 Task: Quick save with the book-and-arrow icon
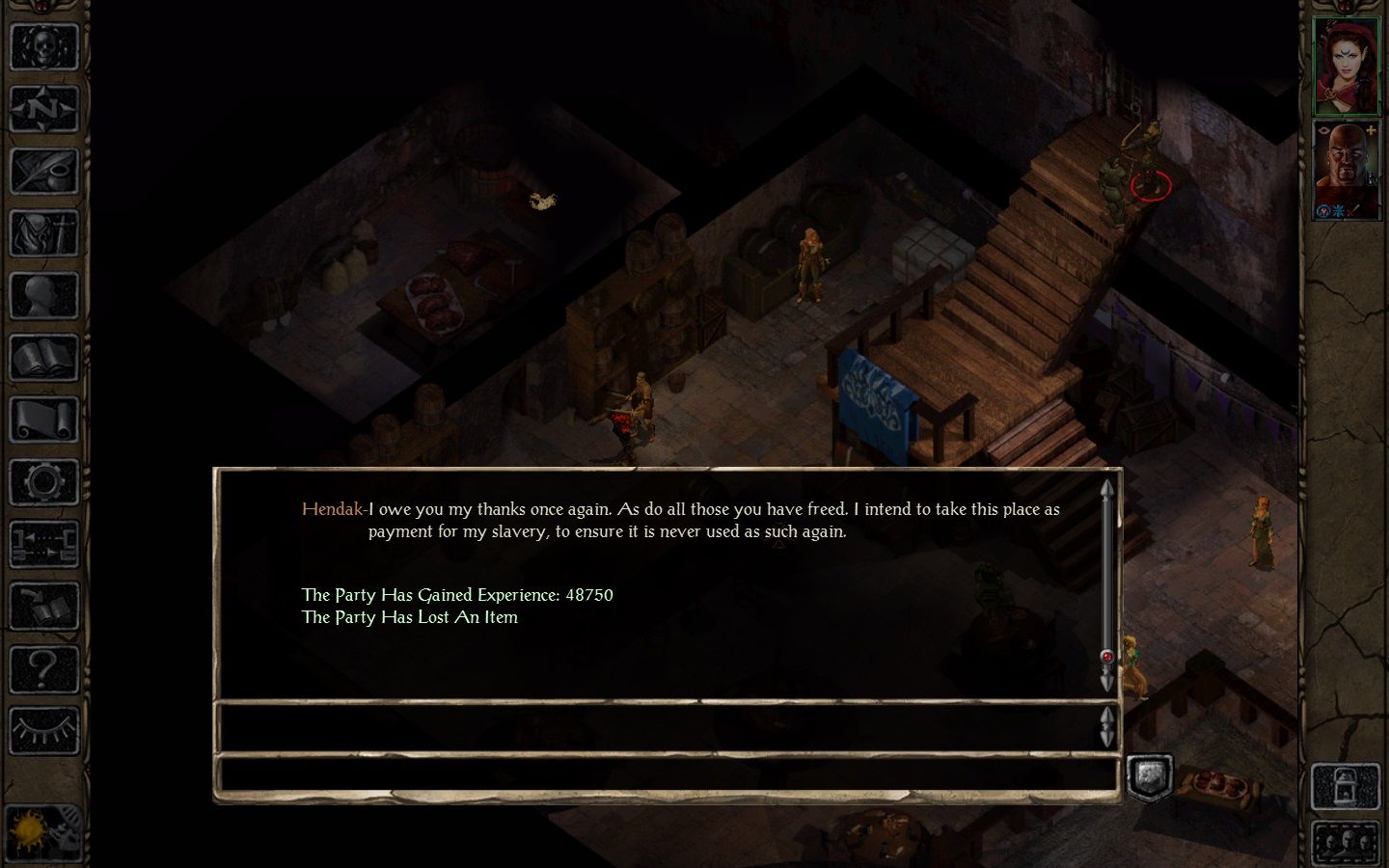click(43, 607)
